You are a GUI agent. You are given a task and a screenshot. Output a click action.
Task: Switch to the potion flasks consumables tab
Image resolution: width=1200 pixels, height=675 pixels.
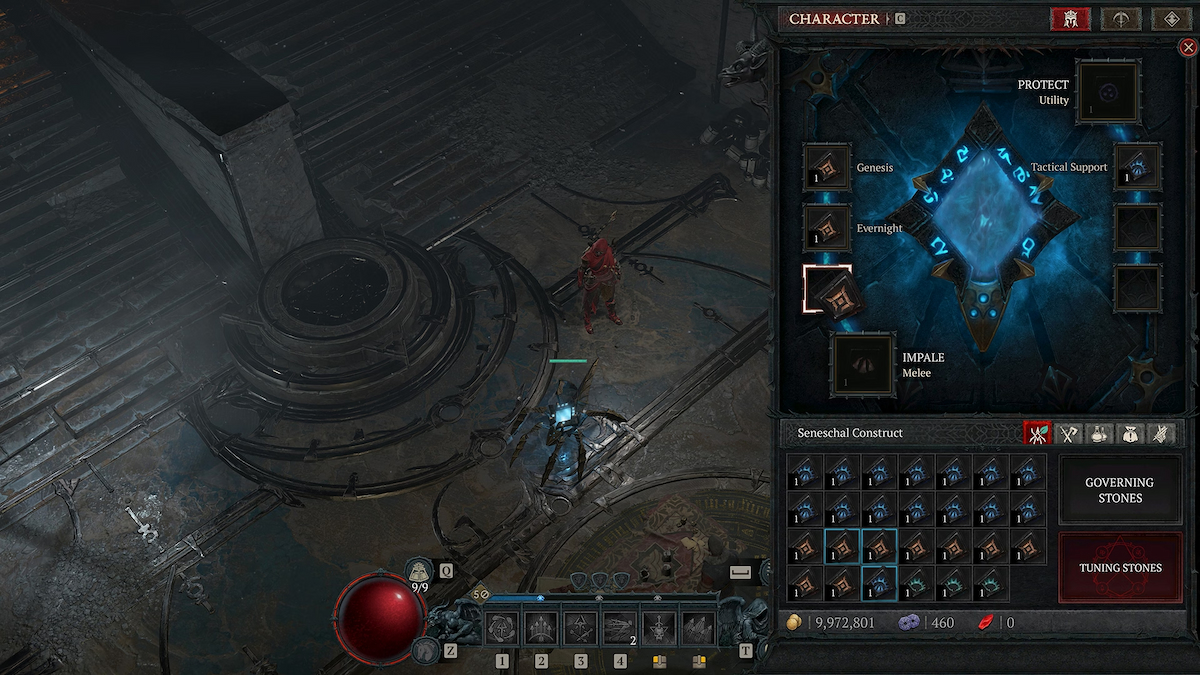tap(1099, 434)
